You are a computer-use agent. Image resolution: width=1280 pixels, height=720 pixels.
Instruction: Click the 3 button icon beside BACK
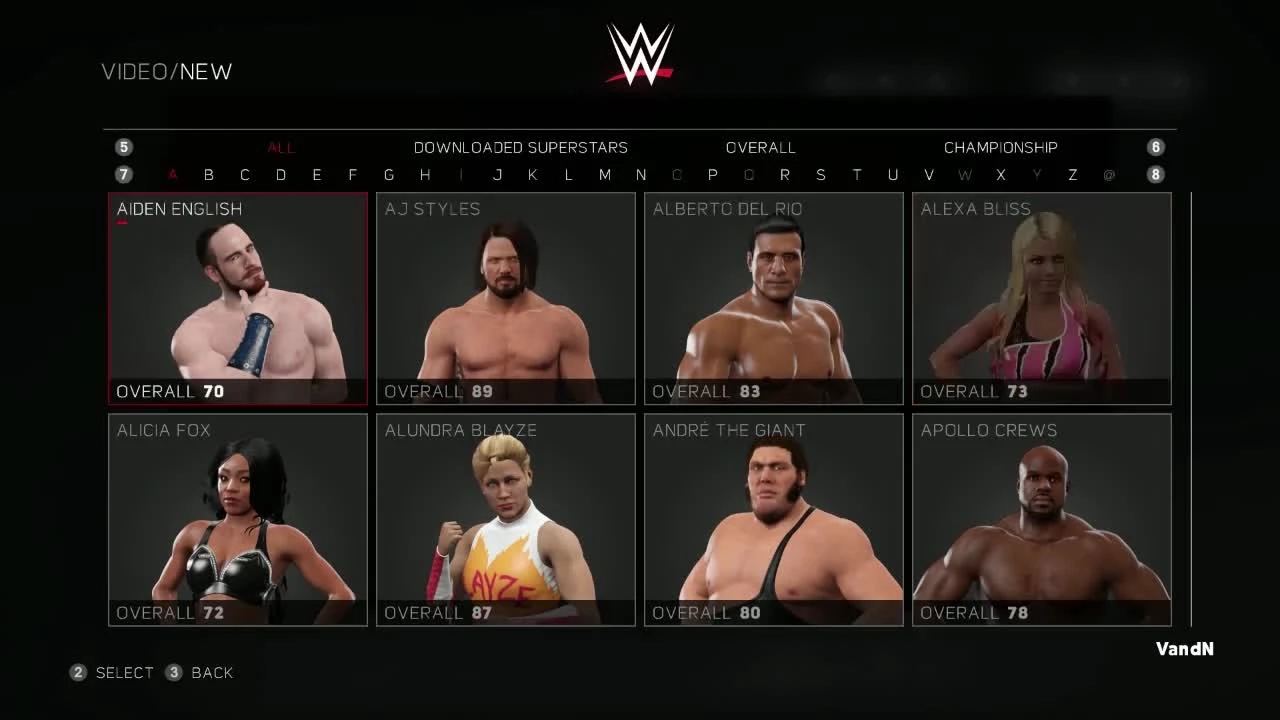172,672
